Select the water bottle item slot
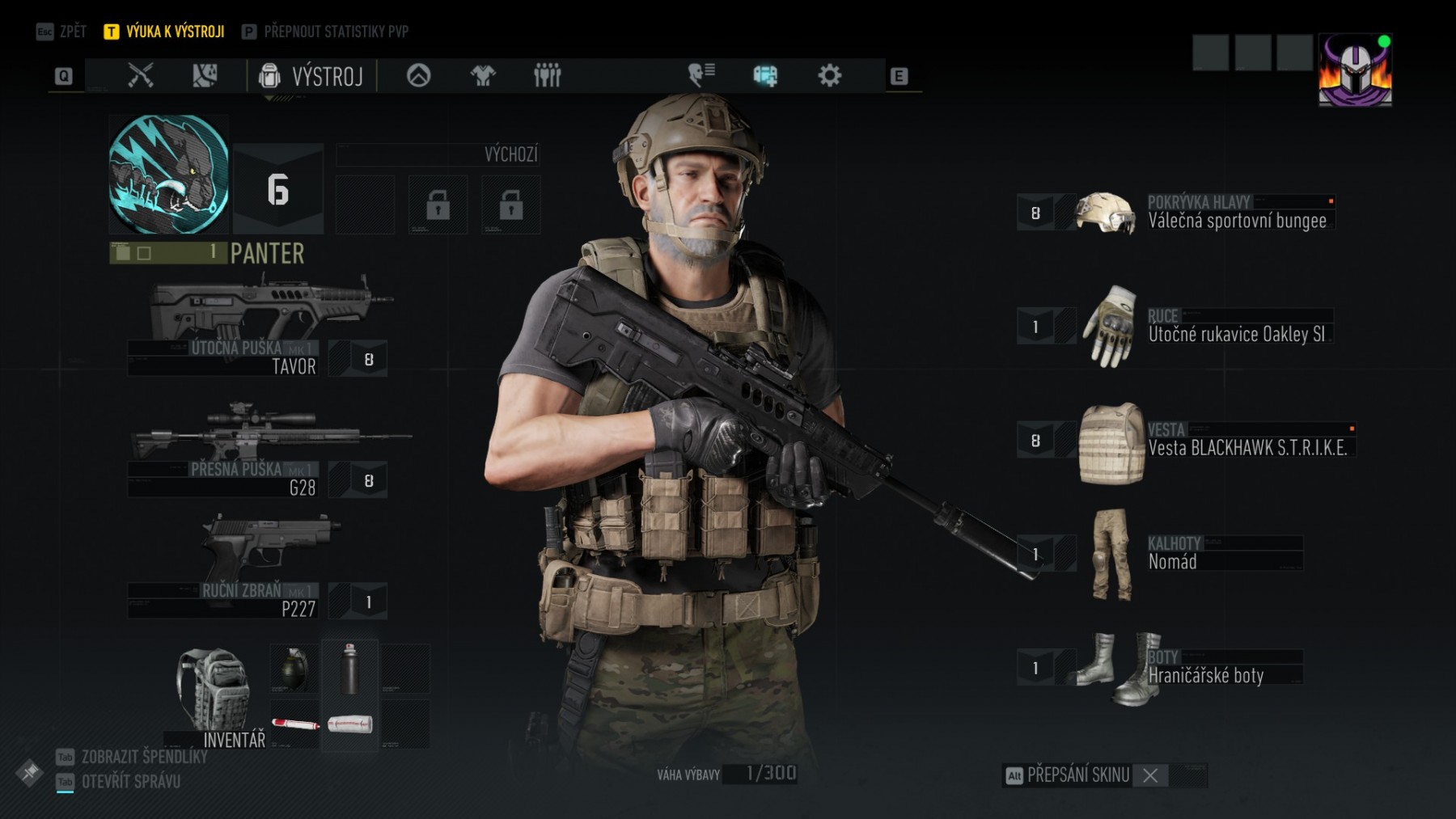Viewport: 1456px width, 819px height. pyautogui.click(x=349, y=669)
